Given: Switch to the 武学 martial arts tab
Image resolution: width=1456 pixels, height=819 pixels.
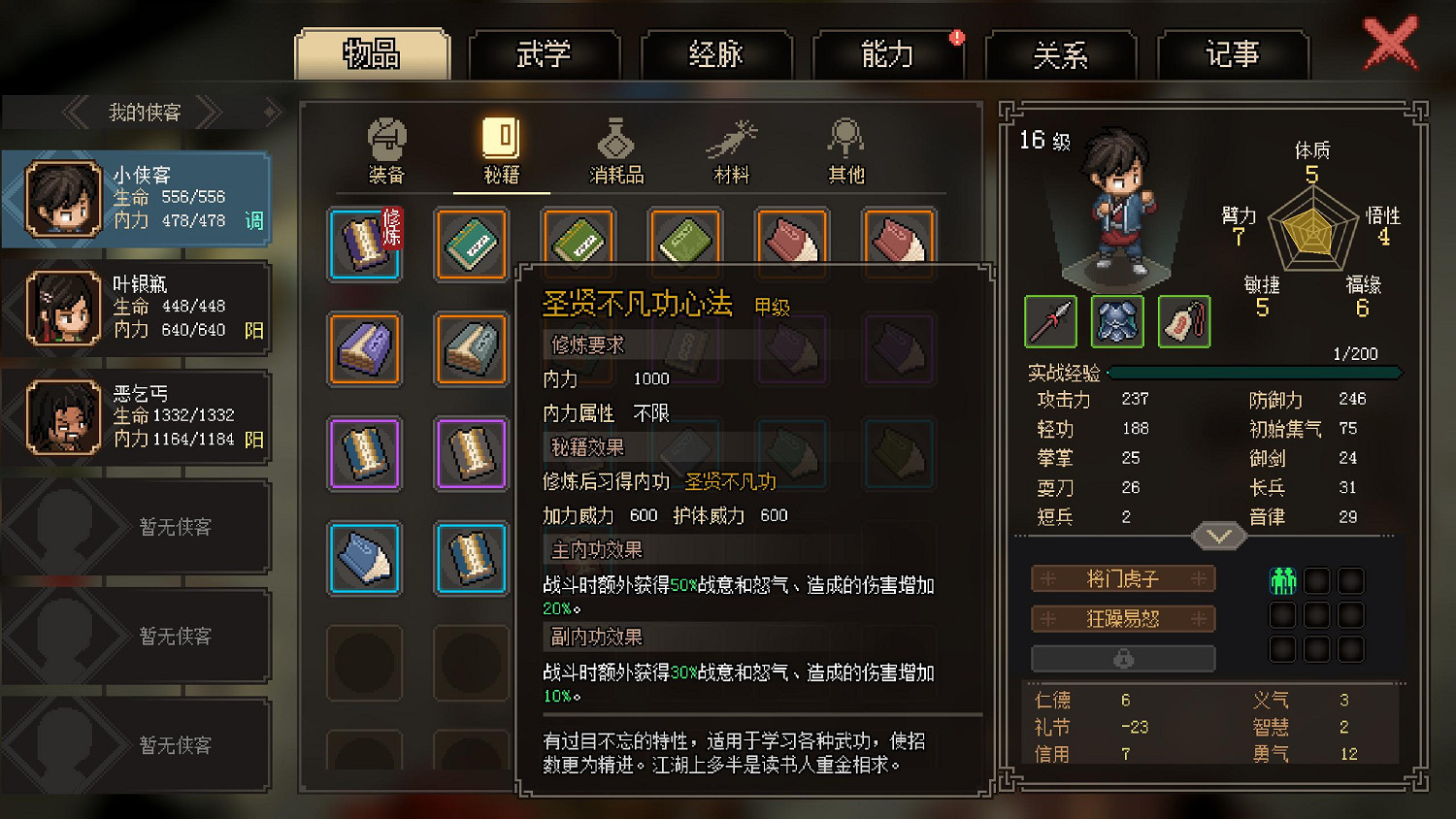Looking at the screenshot, I should click(x=545, y=55).
